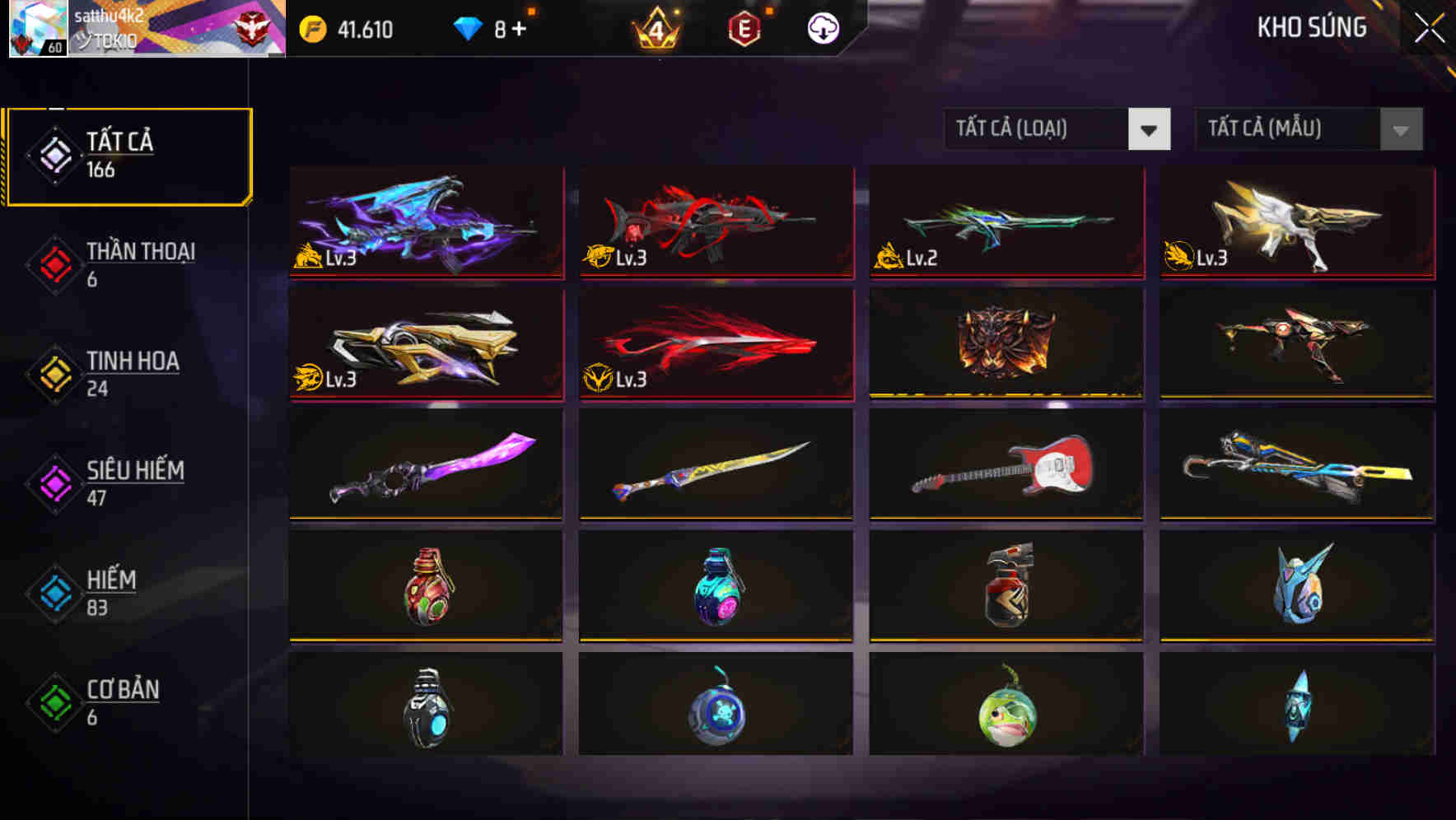This screenshot has height=820, width=1456.
Task: Click the TẤT CẢ (LOẠI) dropdown arrow
Action: (x=1150, y=129)
